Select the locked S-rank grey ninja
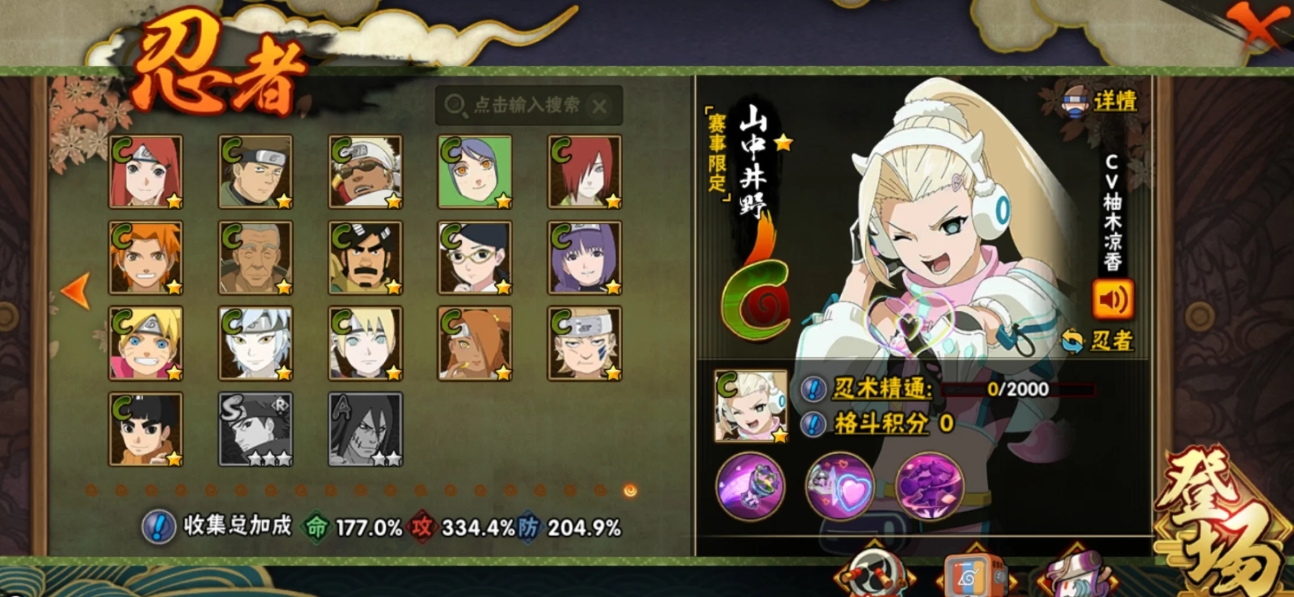Screen dimensions: 1294x597 click(256, 429)
